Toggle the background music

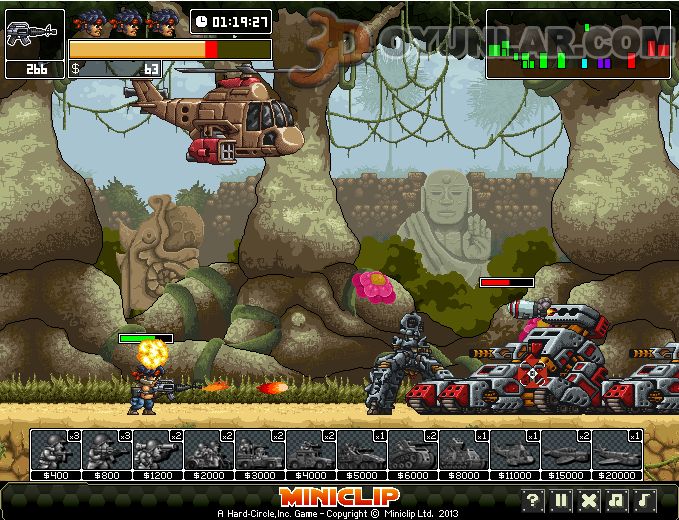click(618, 500)
